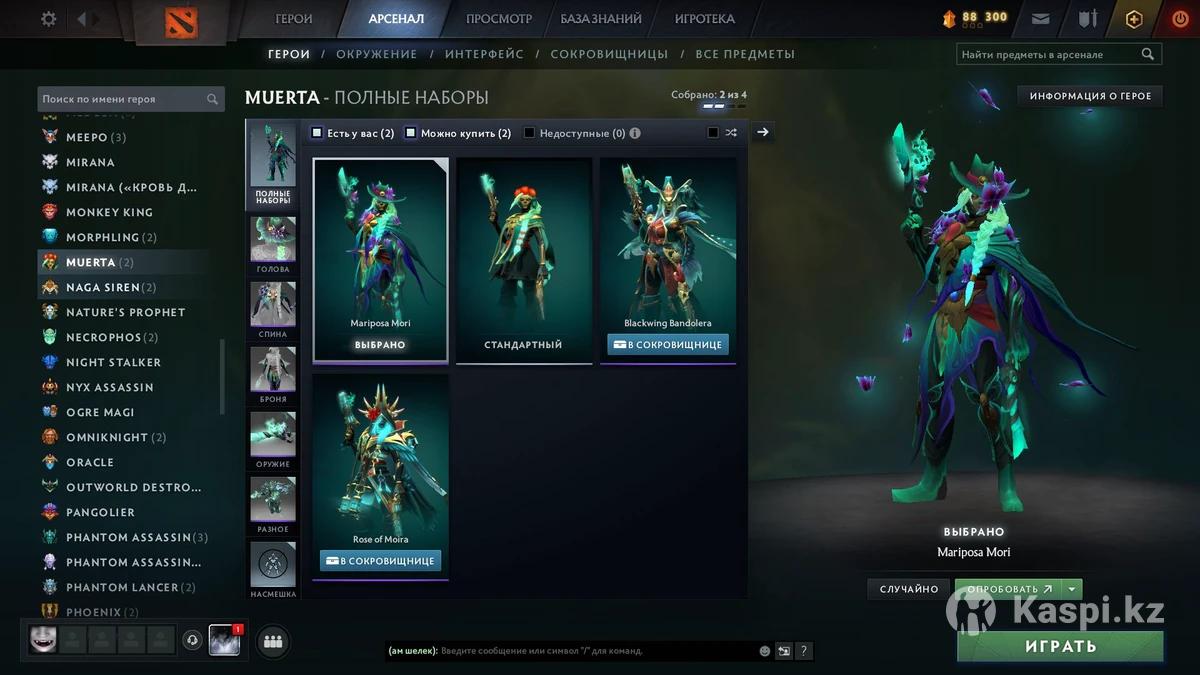Select the ОКРУЖЕНИЕ armory subtab

pos(377,54)
